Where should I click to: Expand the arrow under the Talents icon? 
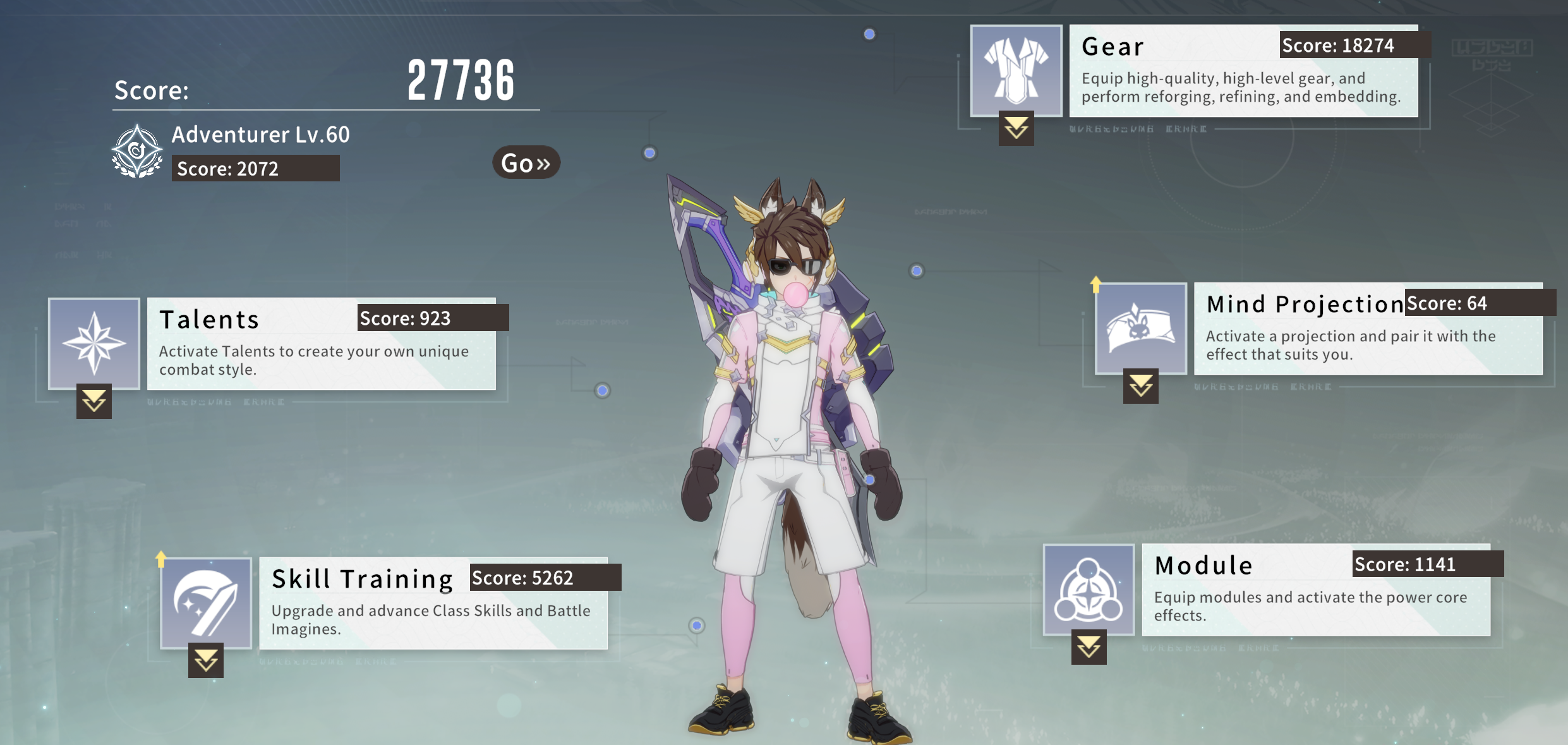(x=94, y=401)
